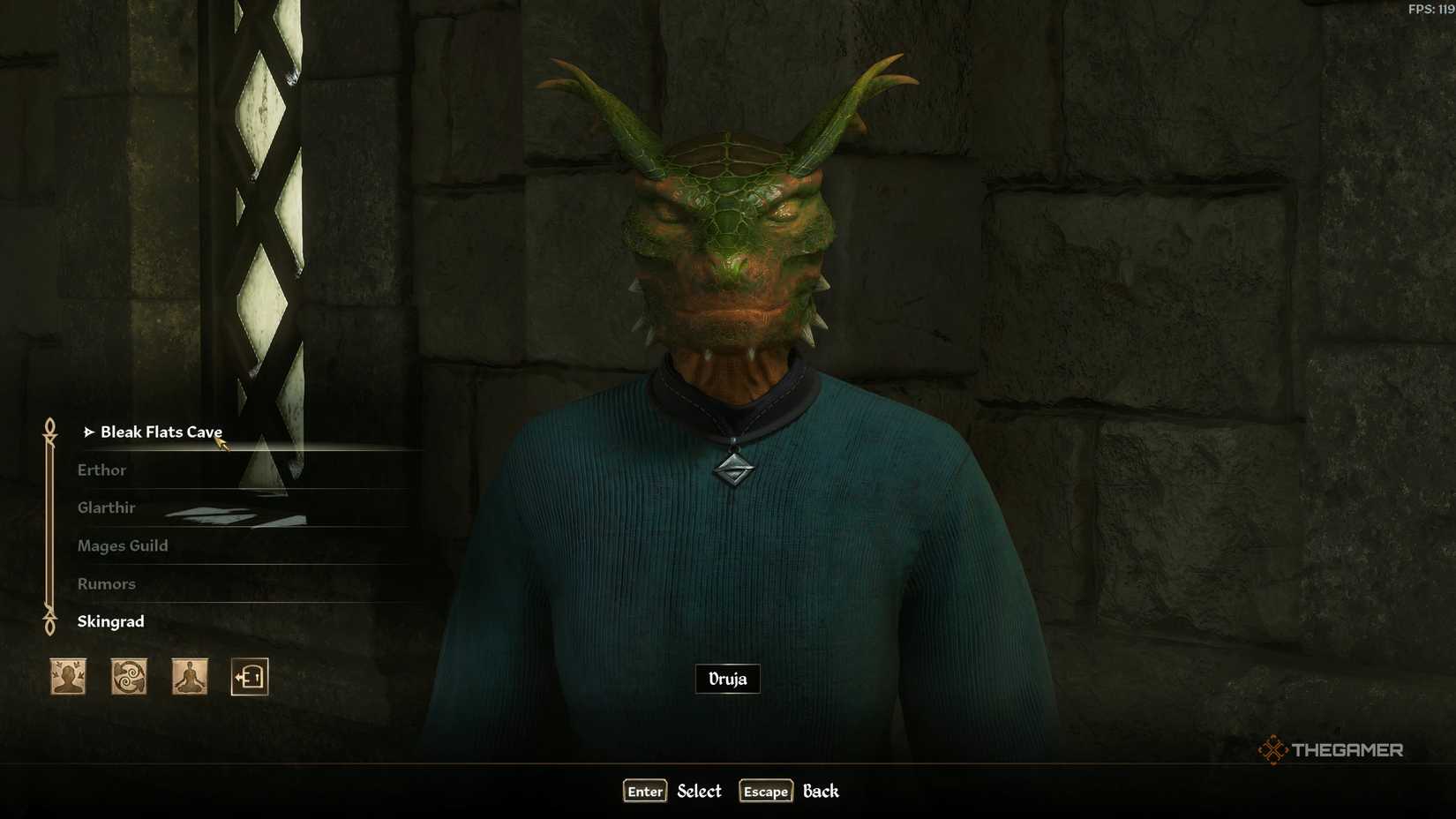Open the Mages Guild topic
The height and width of the screenshot is (819, 1456).
pos(123,545)
